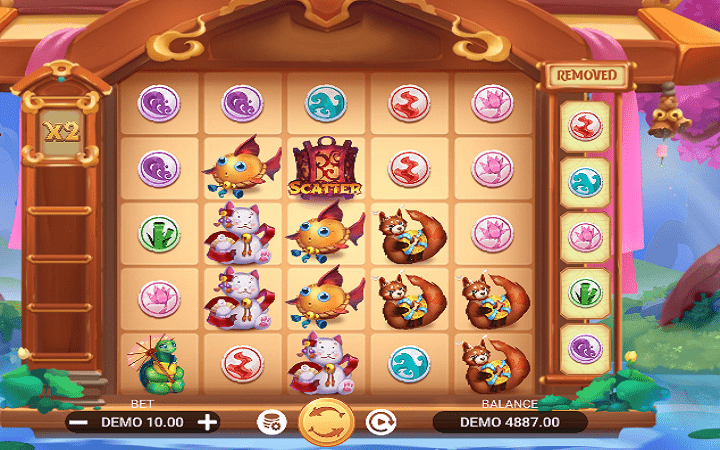The image size is (720, 450).
Task: Decrease the bet with the minus button
Action: [x=80, y=422]
